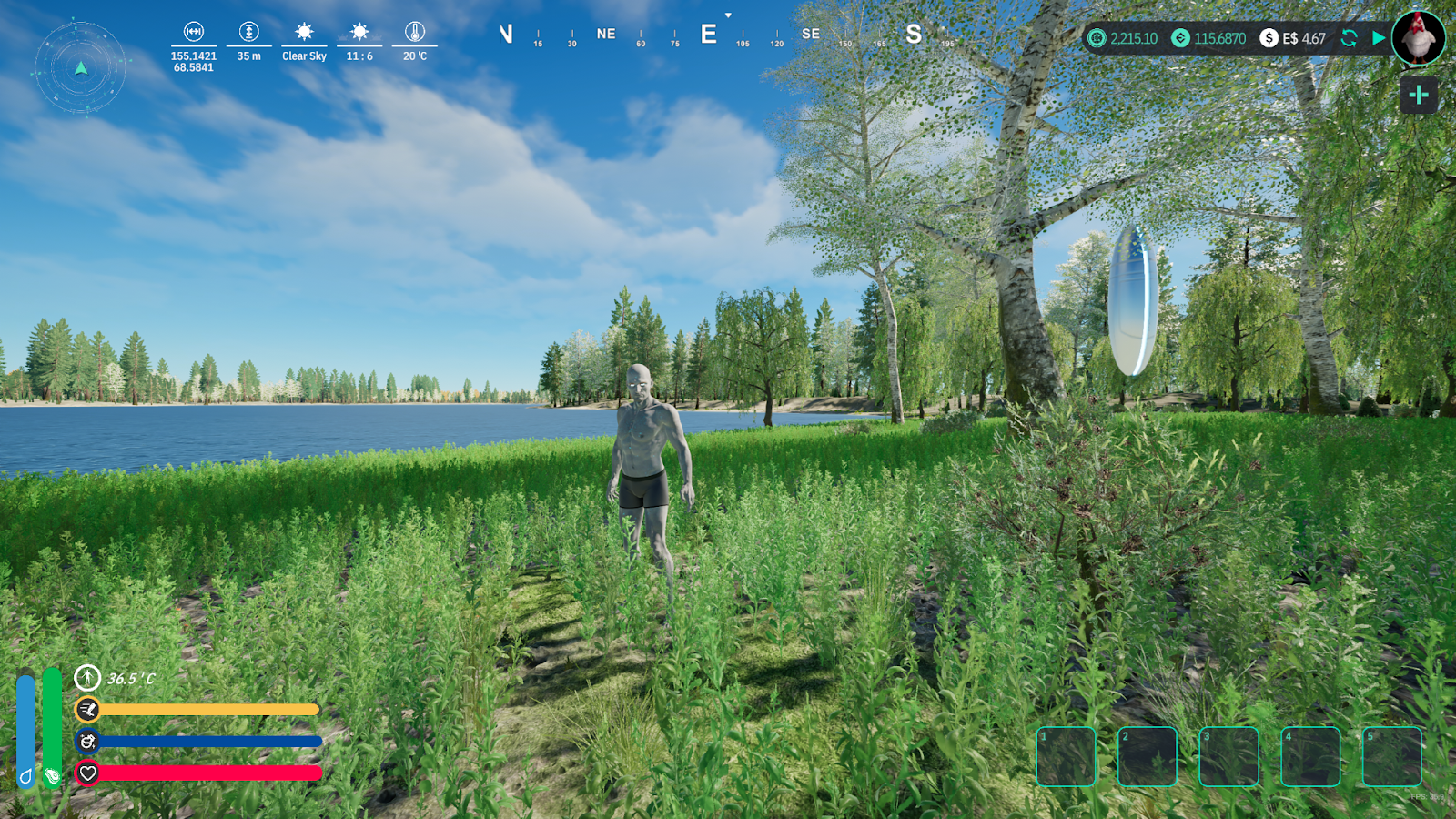Select hotbar slot number 1
Image resolution: width=1456 pixels, height=819 pixels.
[1066, 756]
